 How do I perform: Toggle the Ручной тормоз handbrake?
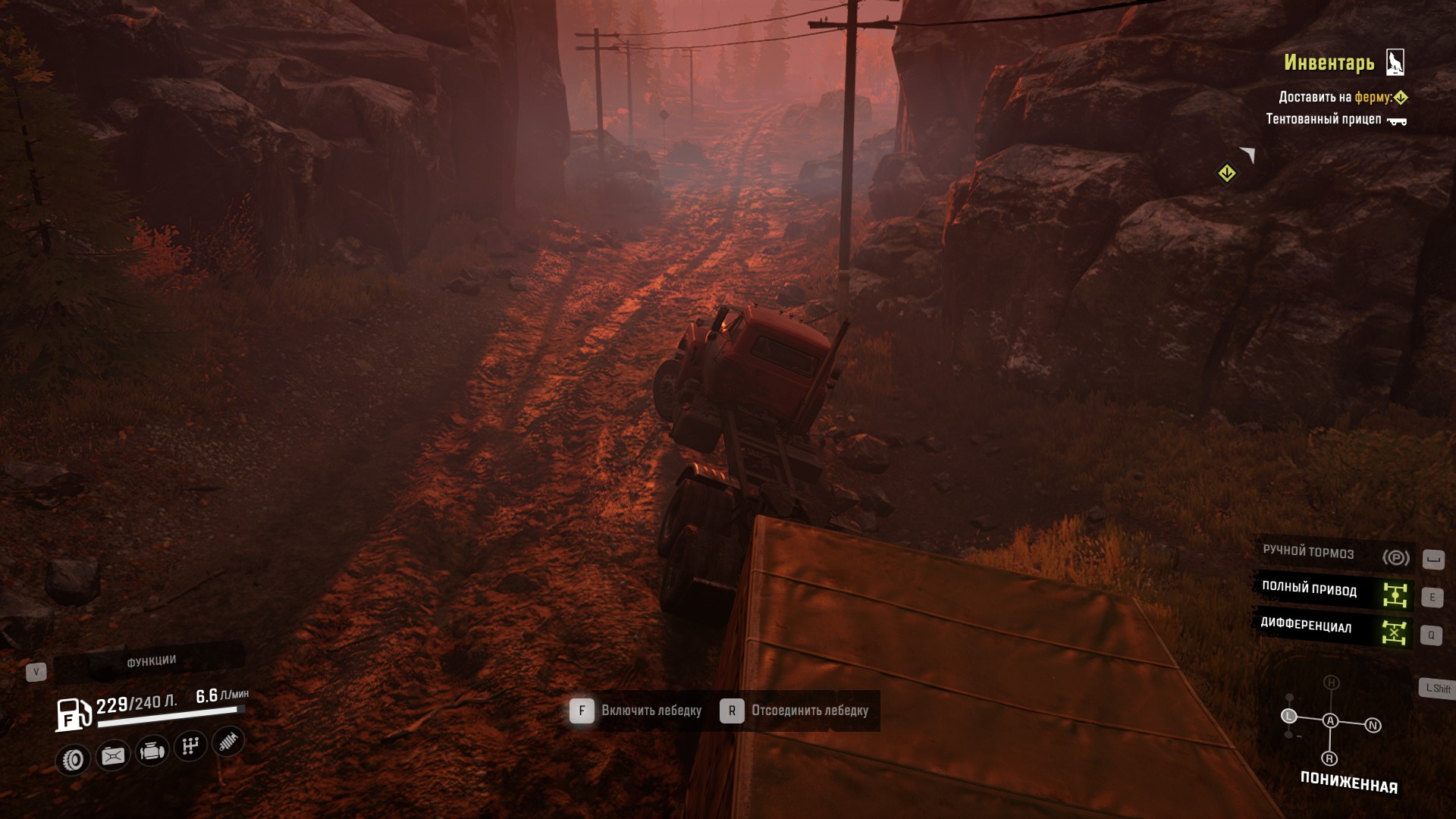[x=1334, y=555]
